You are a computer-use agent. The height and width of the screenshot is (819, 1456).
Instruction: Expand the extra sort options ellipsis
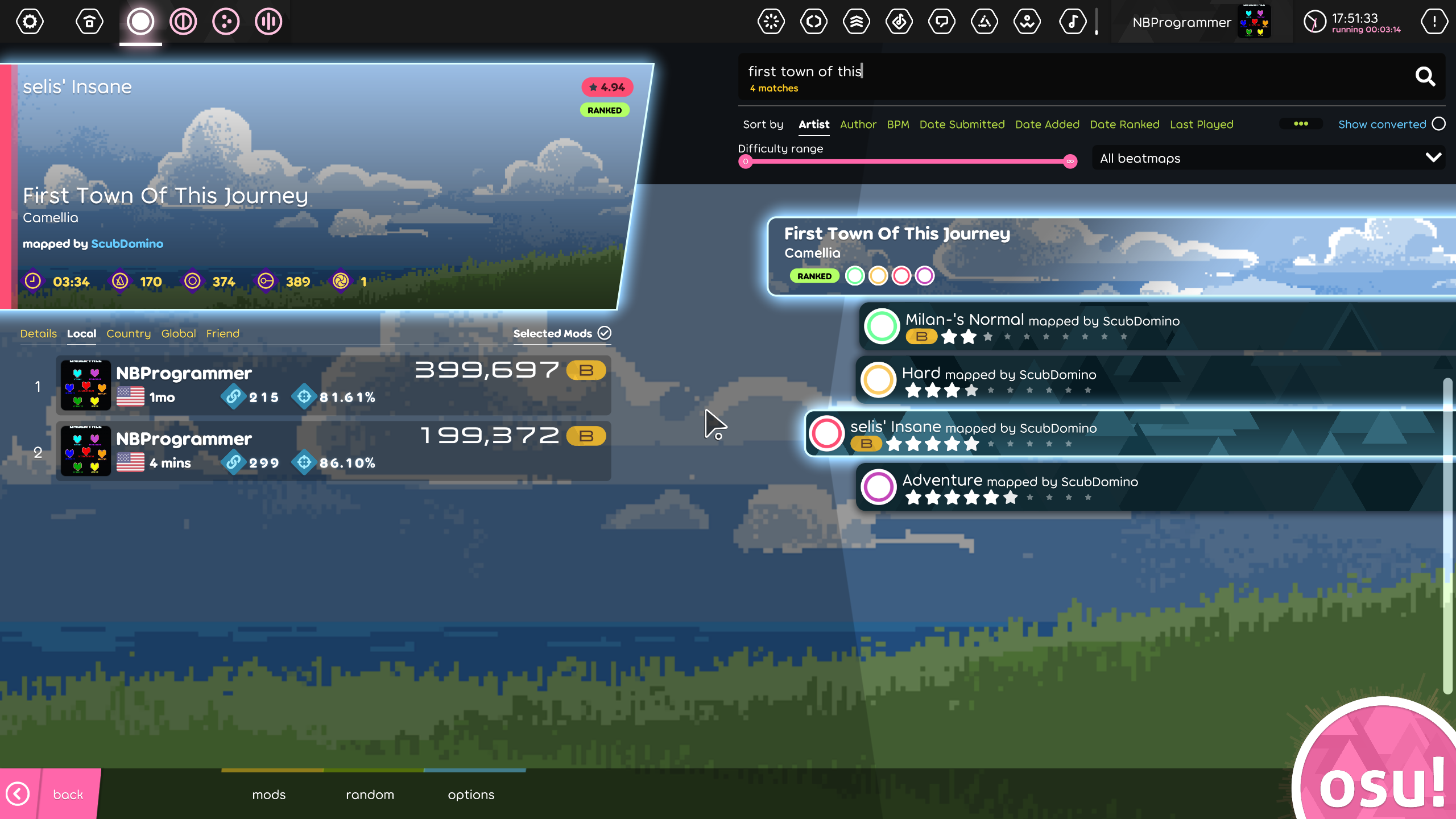point(1302,123)
